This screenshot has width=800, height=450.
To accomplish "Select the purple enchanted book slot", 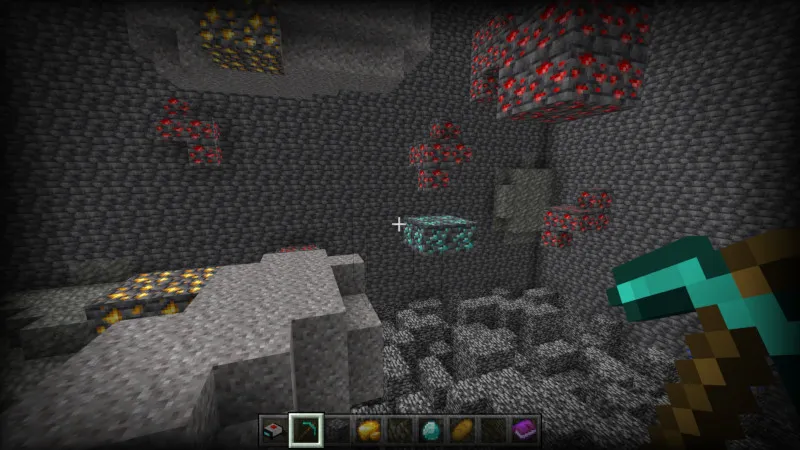I will click(x=524, y=430).
